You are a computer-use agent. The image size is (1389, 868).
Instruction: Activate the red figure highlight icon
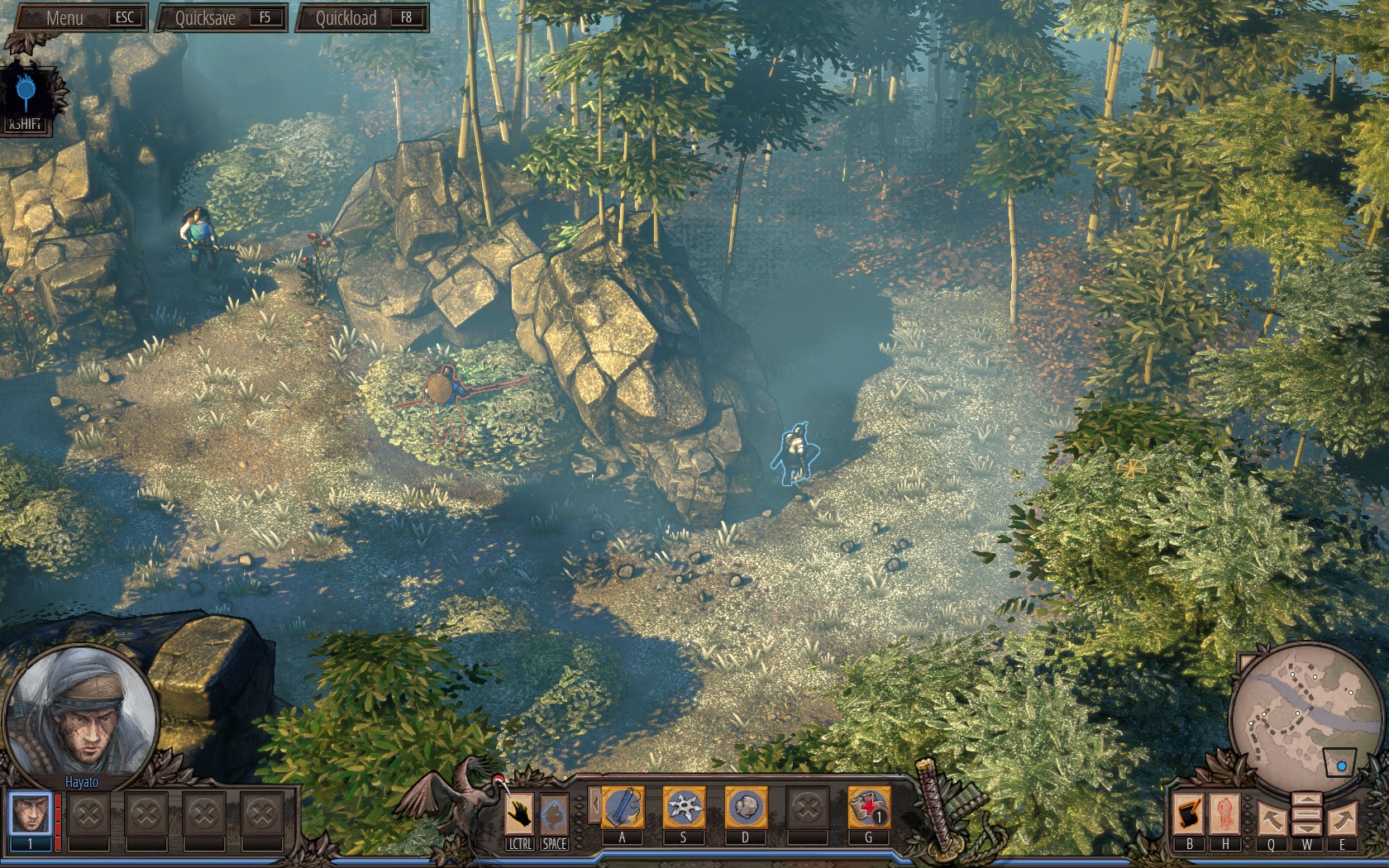tap(1224, 813)
